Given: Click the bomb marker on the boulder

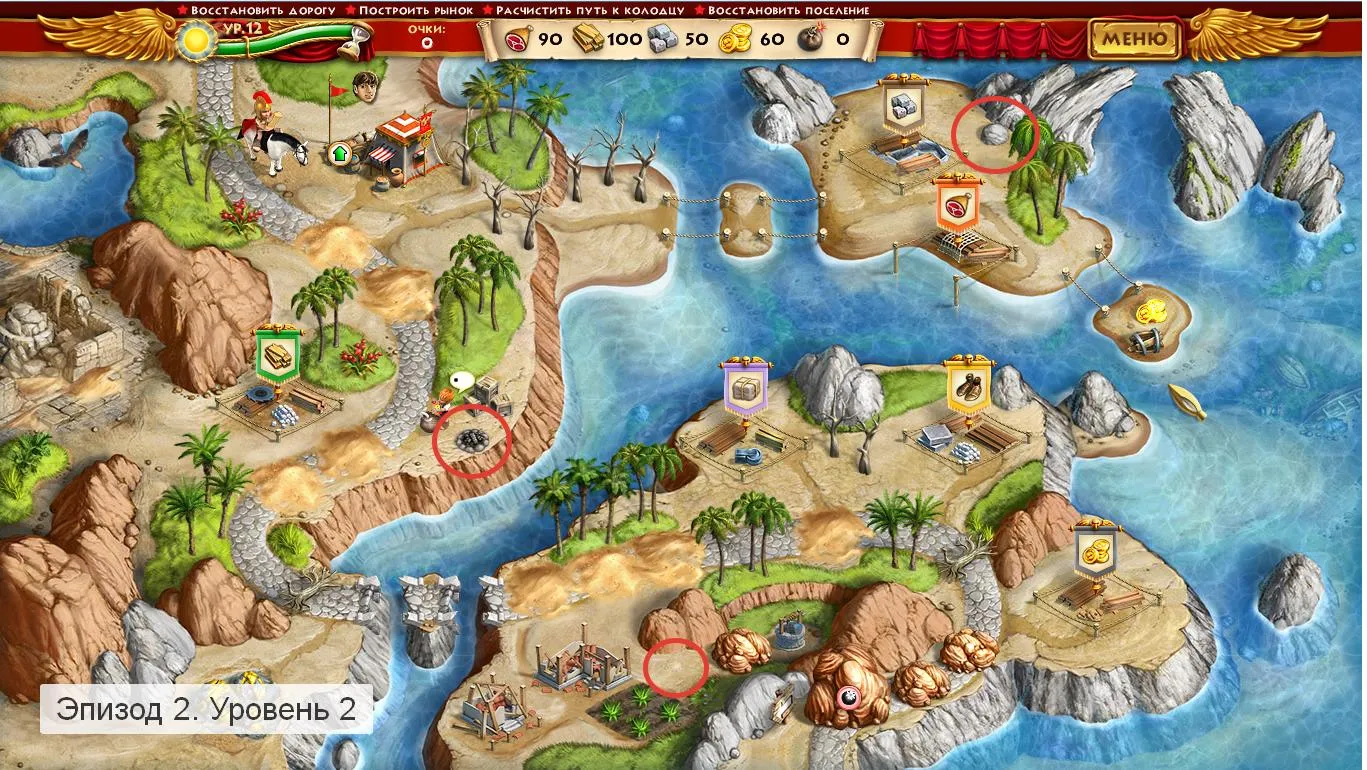Looking at the screenshot, I should tap(848, 697).
